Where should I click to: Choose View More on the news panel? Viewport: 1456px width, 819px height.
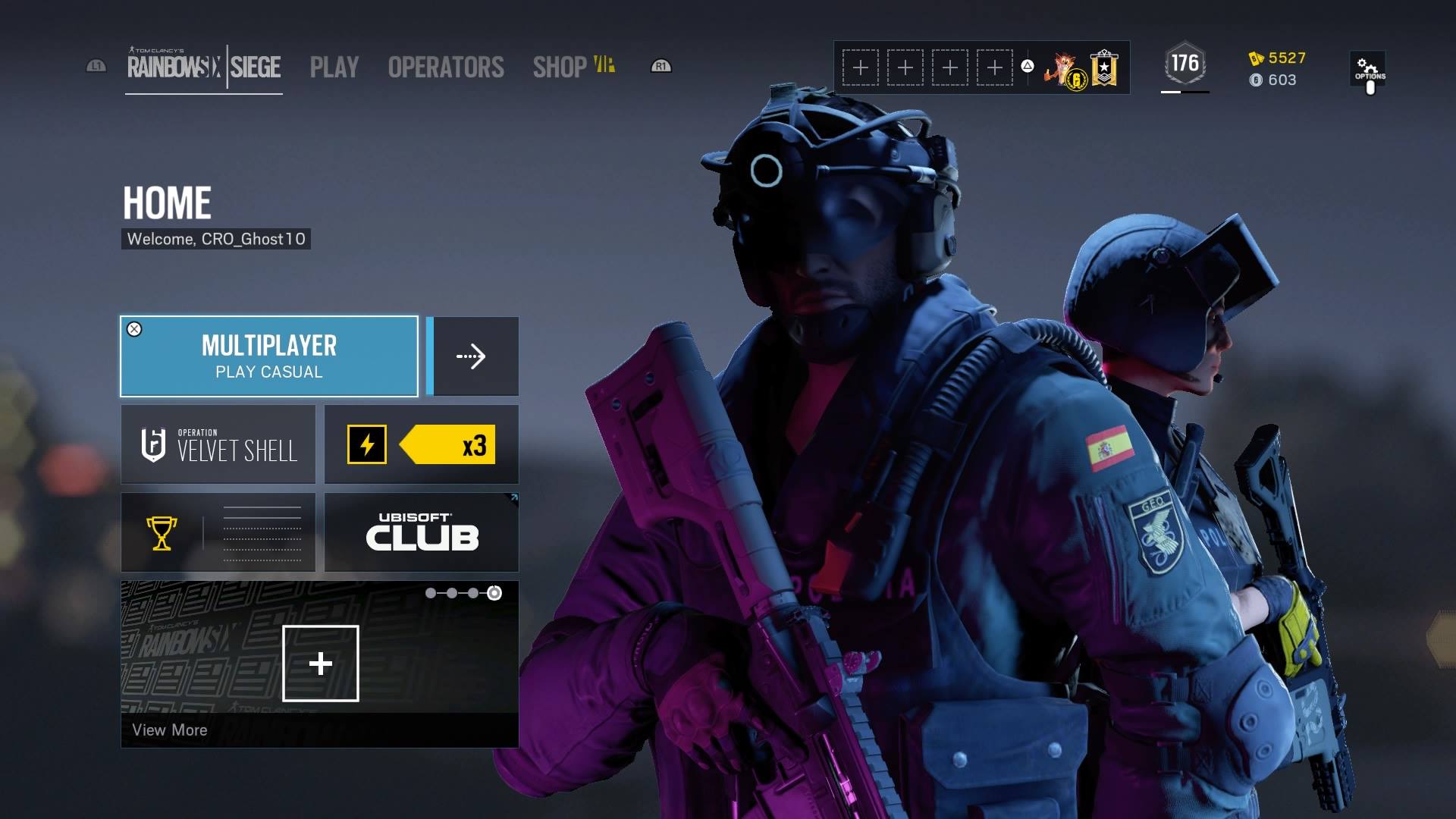(170, 730)
